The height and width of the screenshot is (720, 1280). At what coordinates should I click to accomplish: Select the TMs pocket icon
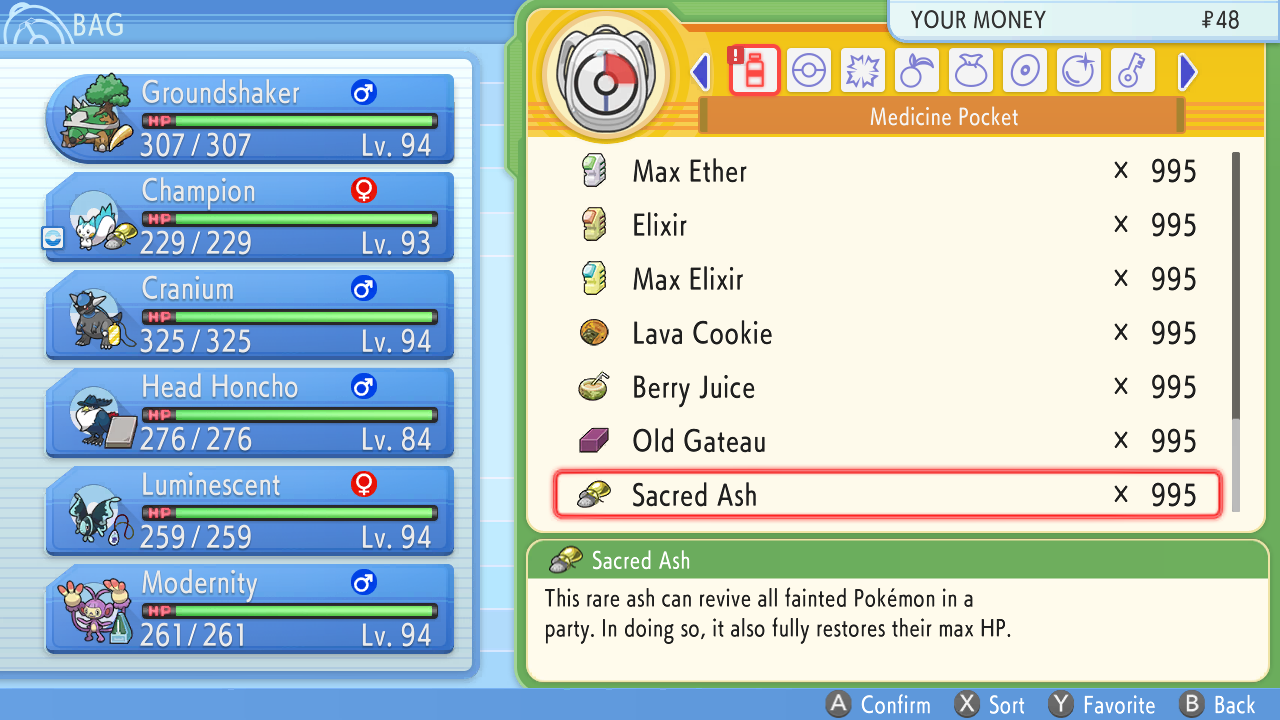click(x=1025, y=70)
